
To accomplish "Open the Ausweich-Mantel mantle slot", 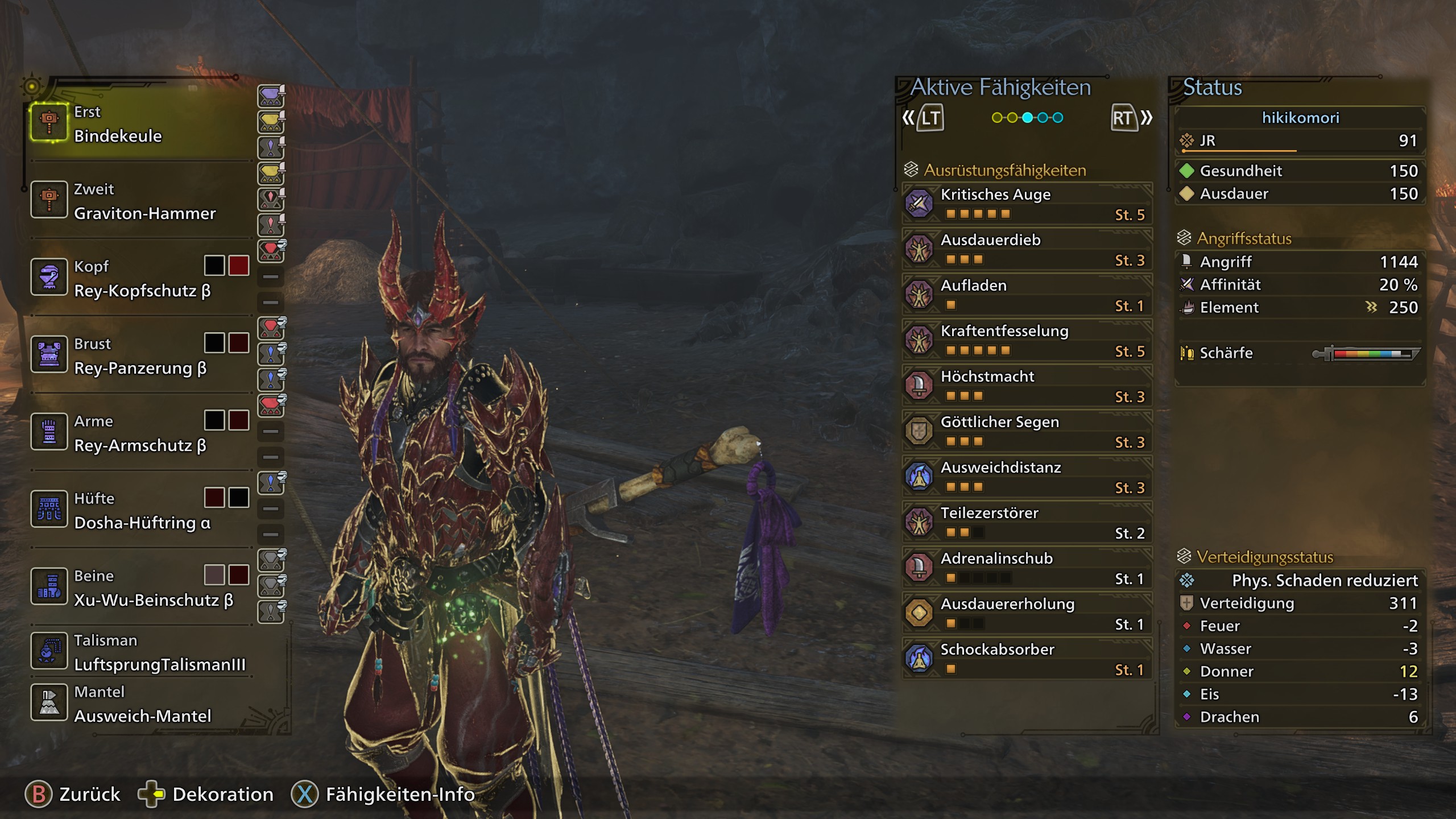I will (x=139, y=704).
